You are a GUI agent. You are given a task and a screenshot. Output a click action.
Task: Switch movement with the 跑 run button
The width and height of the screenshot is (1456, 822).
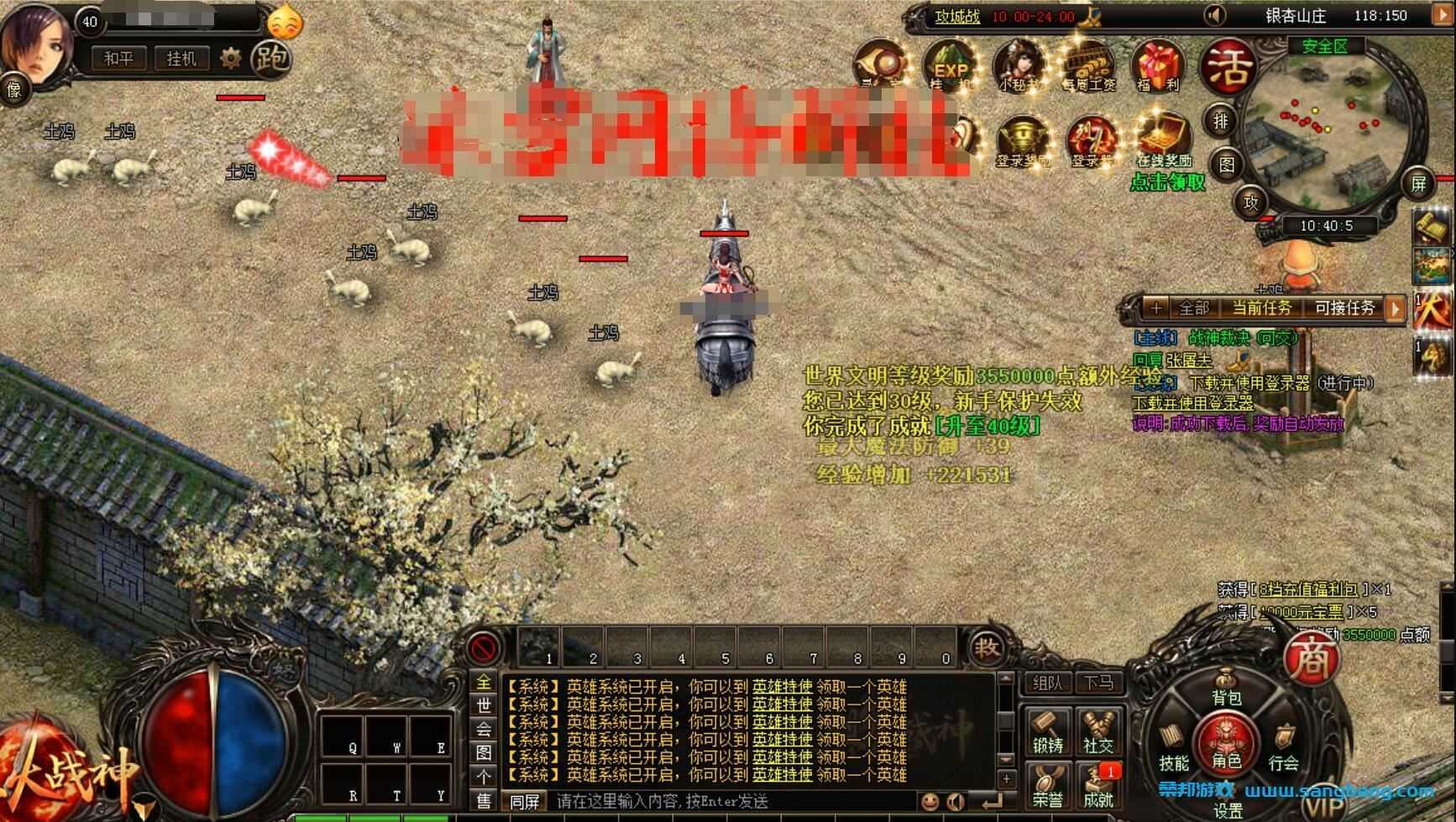click(x=270, y=57)
